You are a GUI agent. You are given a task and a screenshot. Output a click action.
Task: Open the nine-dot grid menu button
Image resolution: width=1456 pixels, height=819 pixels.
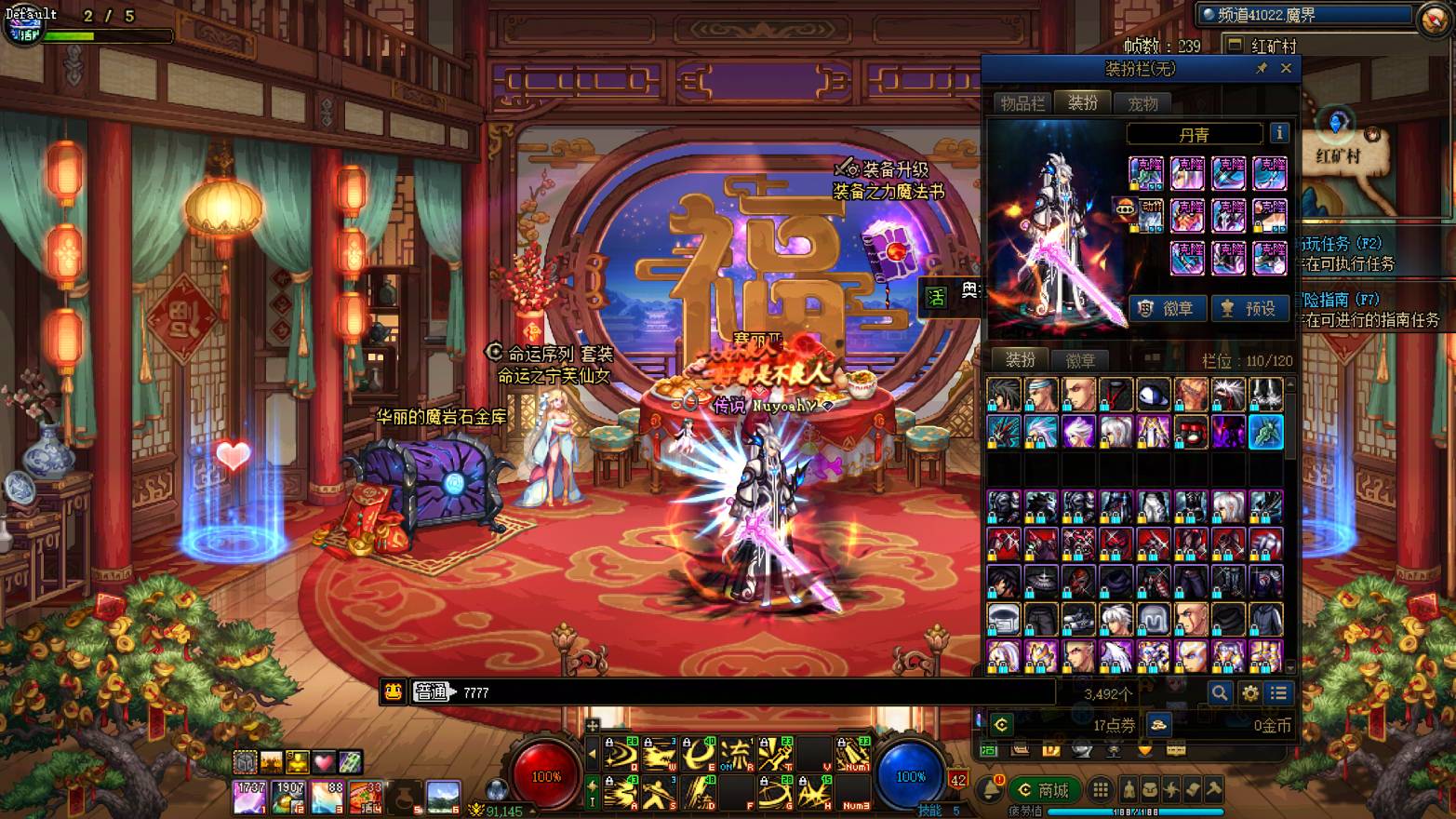click(x=1101, y=790)
